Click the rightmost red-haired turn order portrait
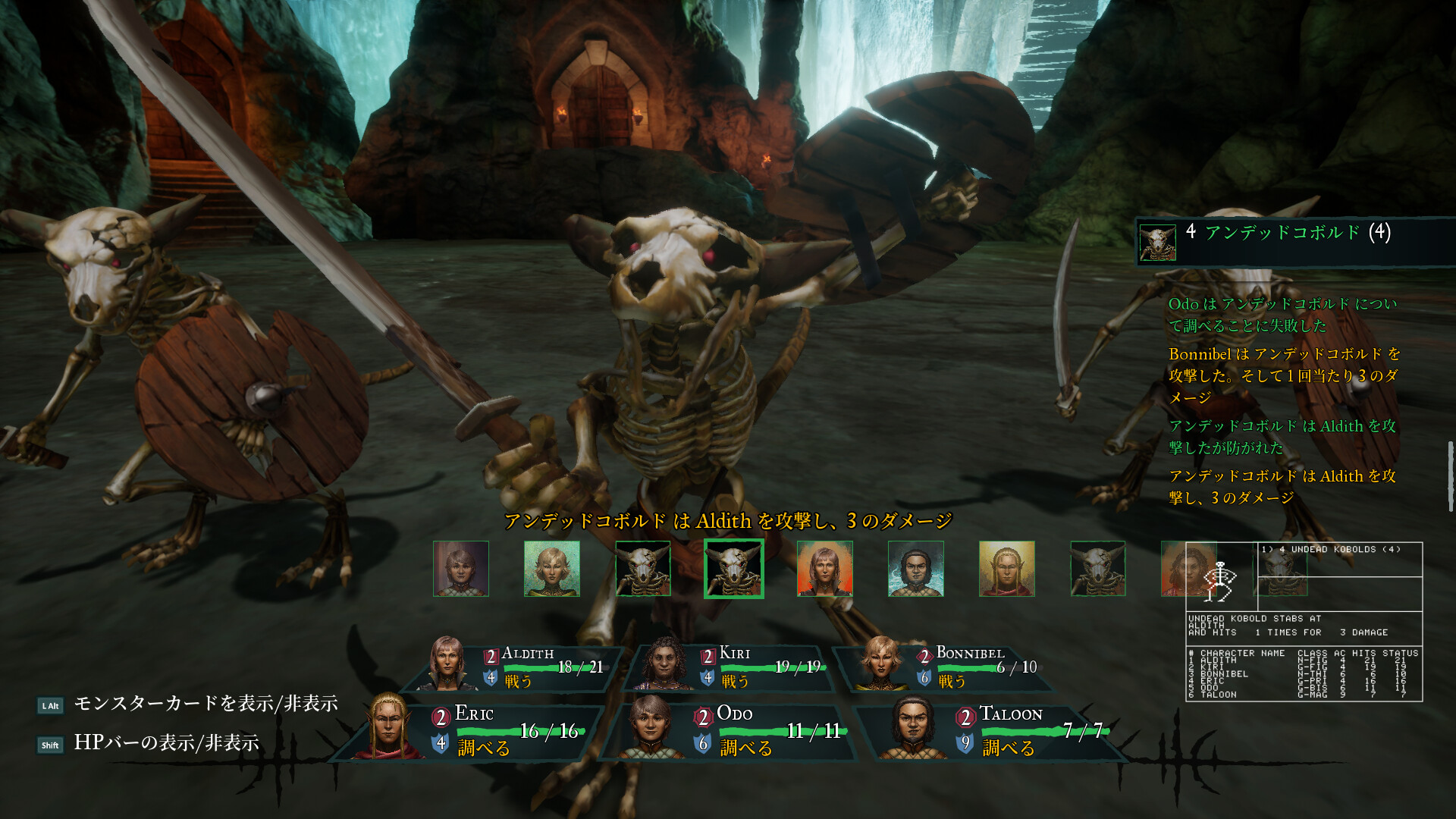The width and height of the screenshot is (1456, 819). (x=1188, y=569)
